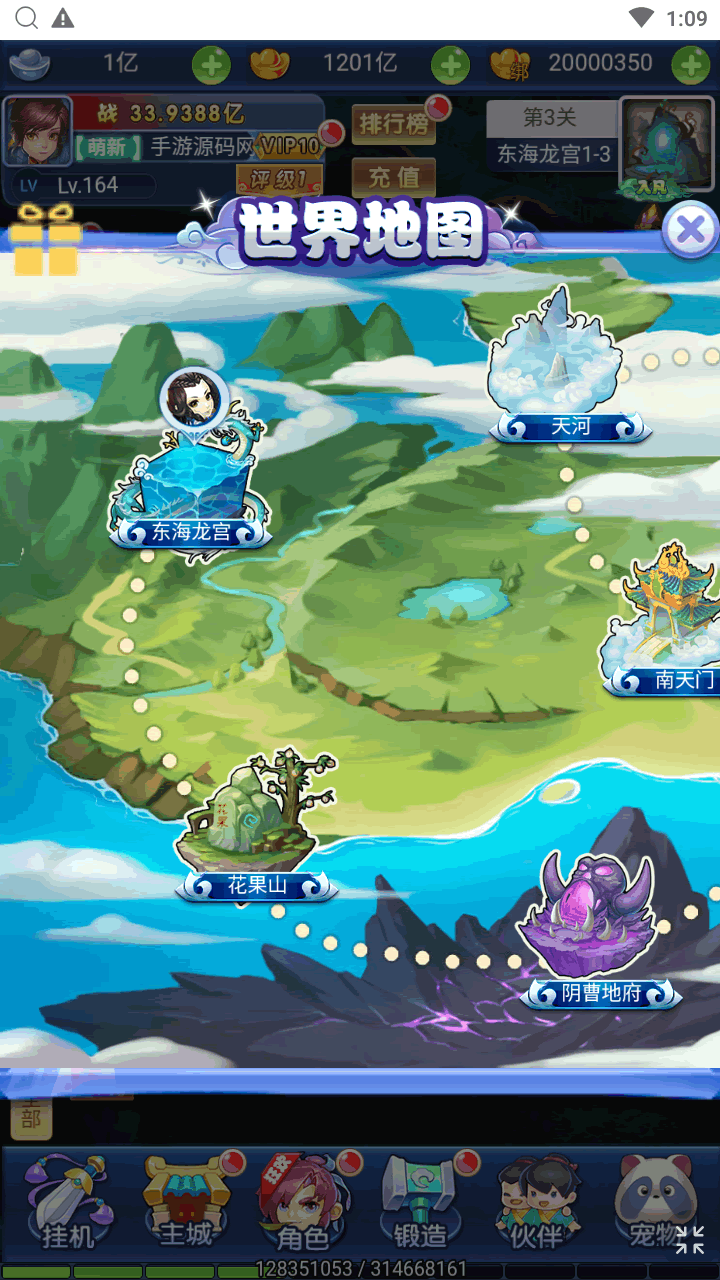Open the 排行榜 leaderboard

click(393, 124)
